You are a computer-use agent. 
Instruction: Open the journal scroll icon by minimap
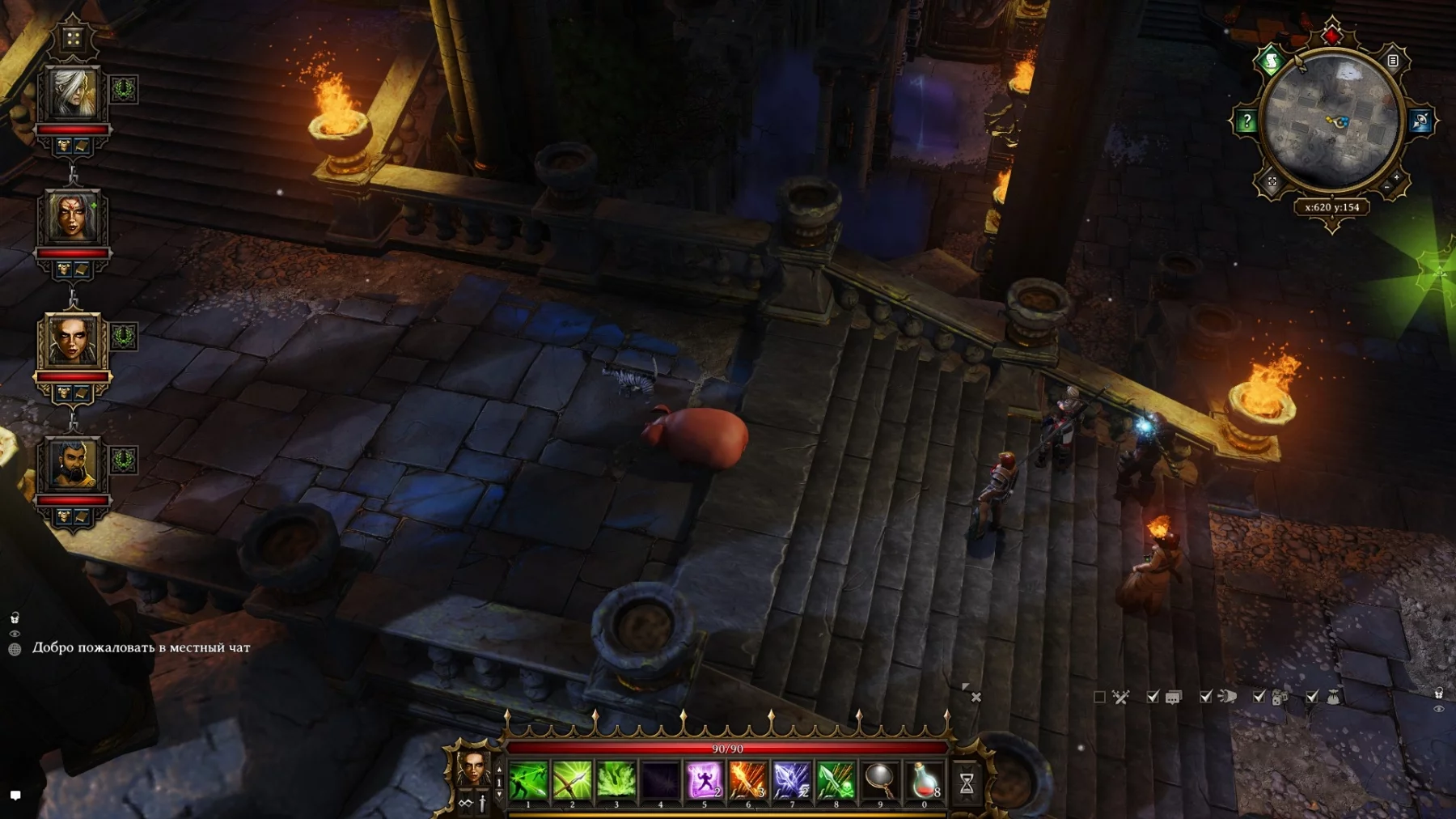coord(1271,61)
